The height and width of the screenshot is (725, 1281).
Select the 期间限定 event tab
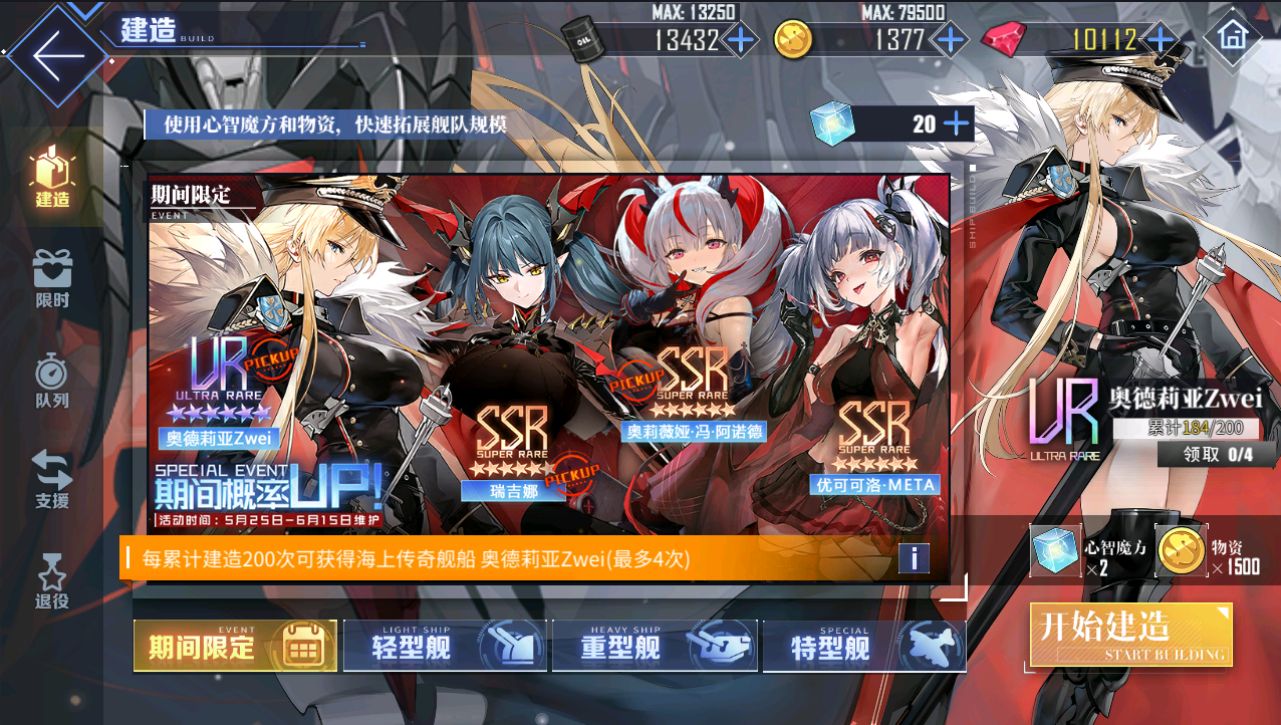235,647
